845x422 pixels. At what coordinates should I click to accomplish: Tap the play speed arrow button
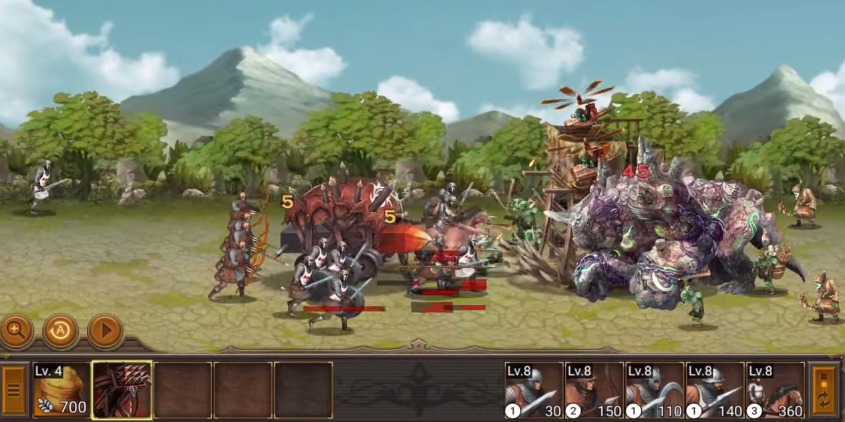tap(105, 329)
